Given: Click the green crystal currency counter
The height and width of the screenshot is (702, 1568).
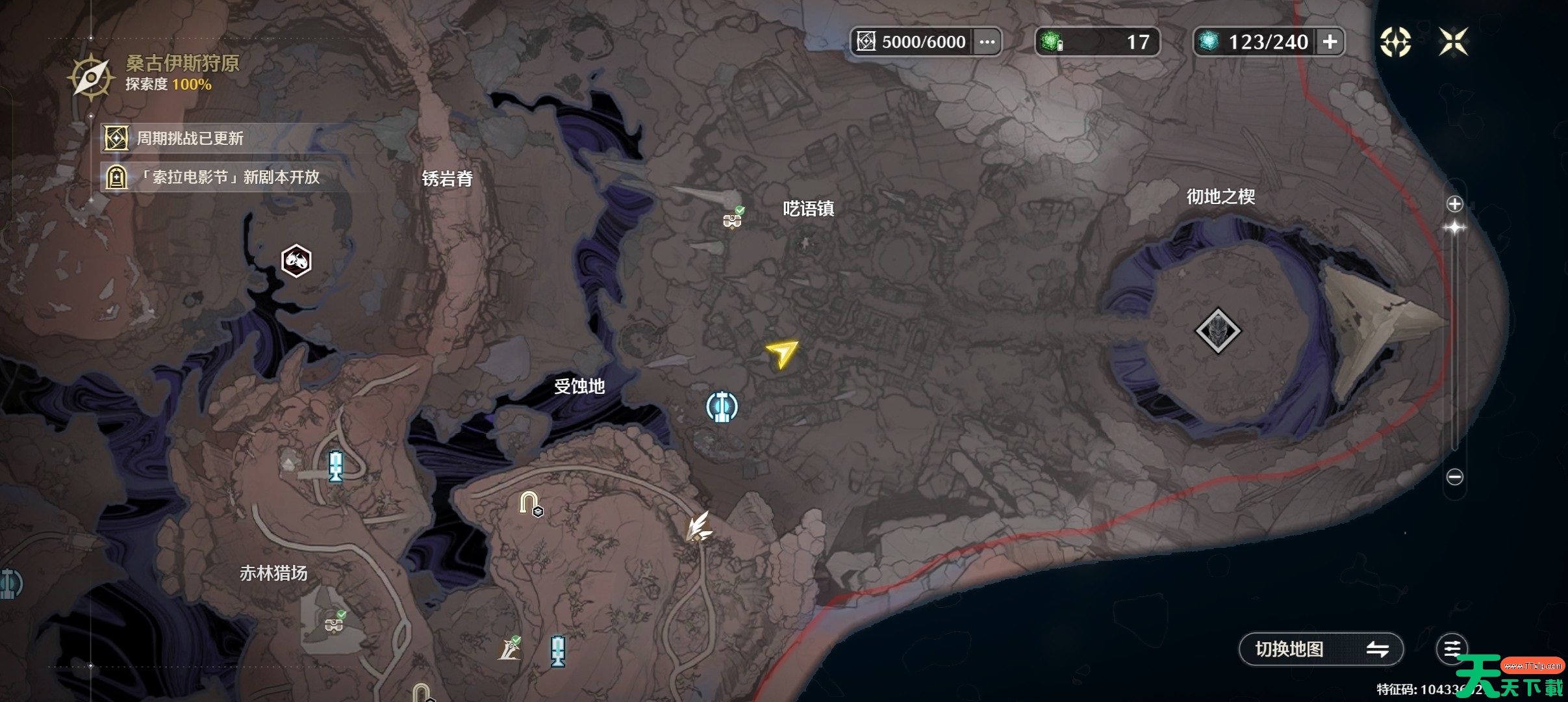Looking at the screenshot, I should 1096,42.
